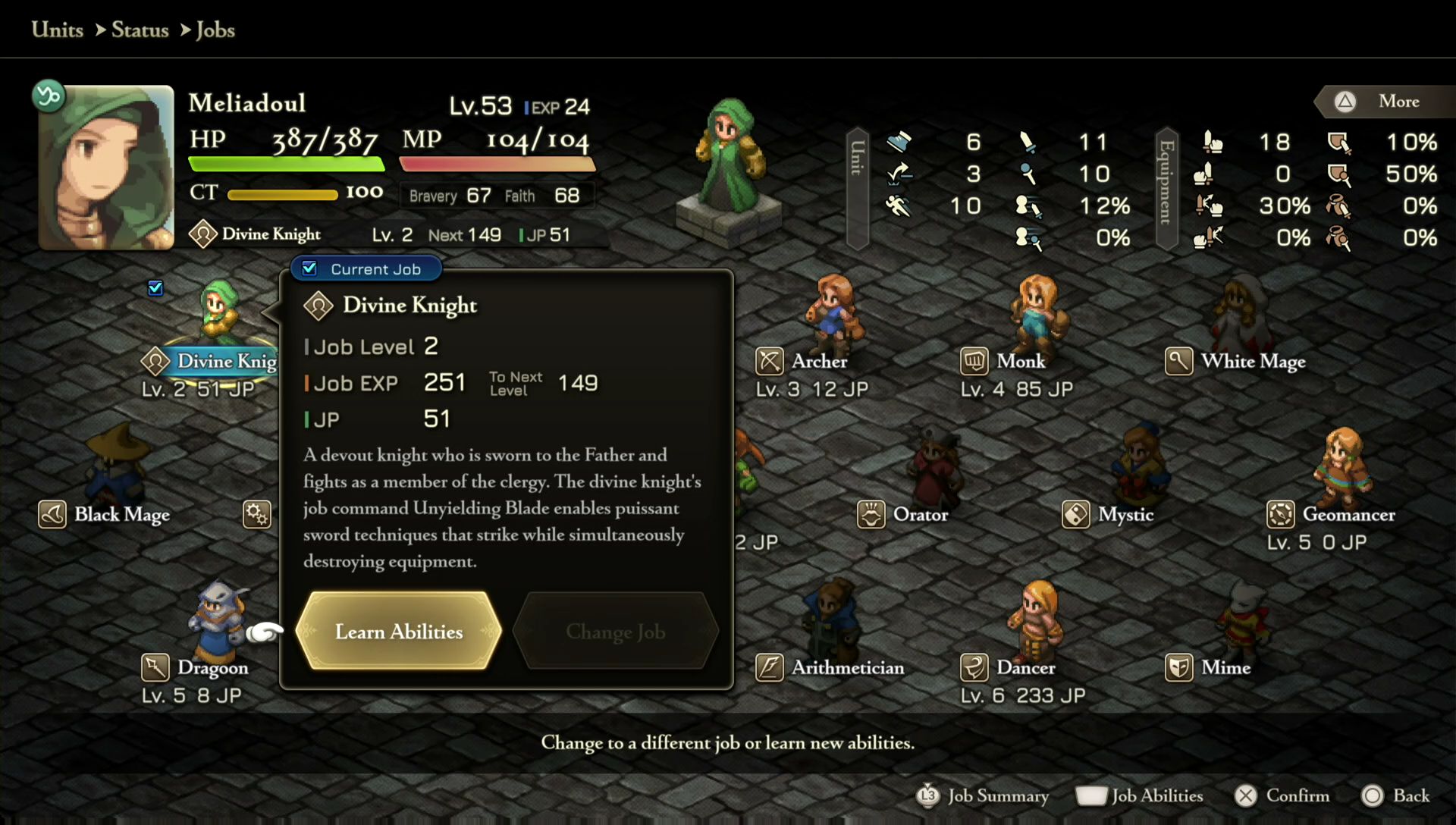1456x825 pixels.
Task: Select the greyed-out Change Job button
Action: [615, 632]
